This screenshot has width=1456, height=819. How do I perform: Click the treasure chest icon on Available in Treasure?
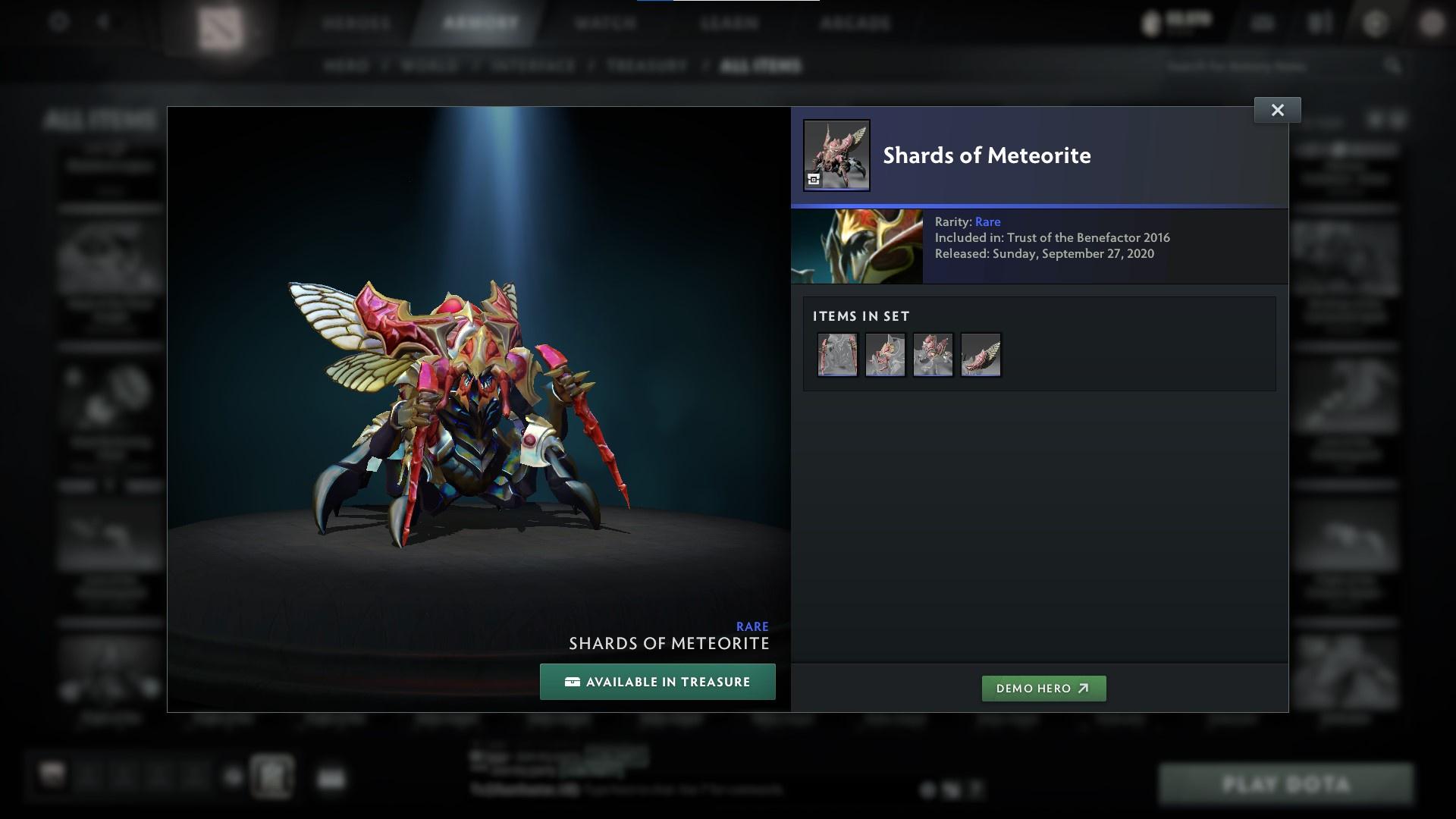(x=573, y=682)
